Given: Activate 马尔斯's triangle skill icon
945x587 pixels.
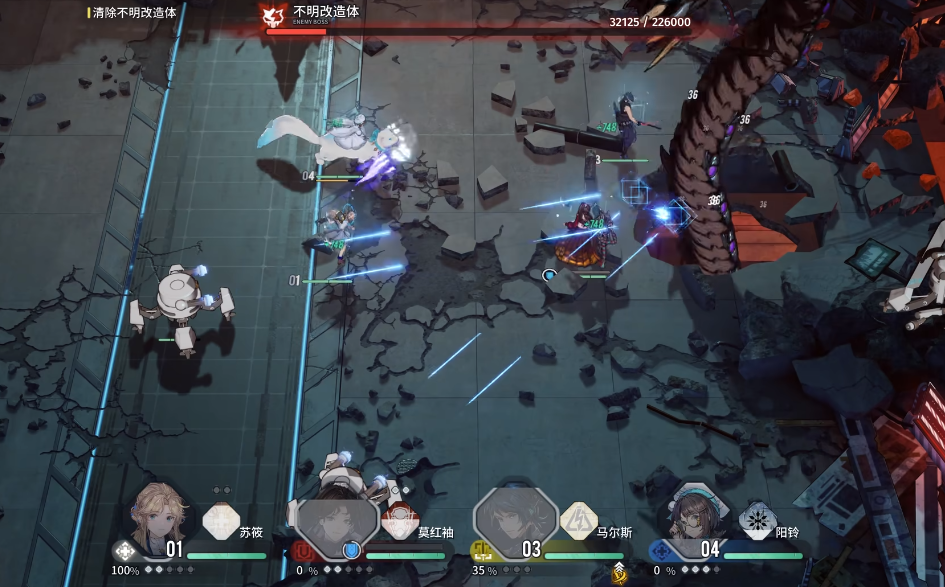Looking at the screenshot, I should 578,521.
